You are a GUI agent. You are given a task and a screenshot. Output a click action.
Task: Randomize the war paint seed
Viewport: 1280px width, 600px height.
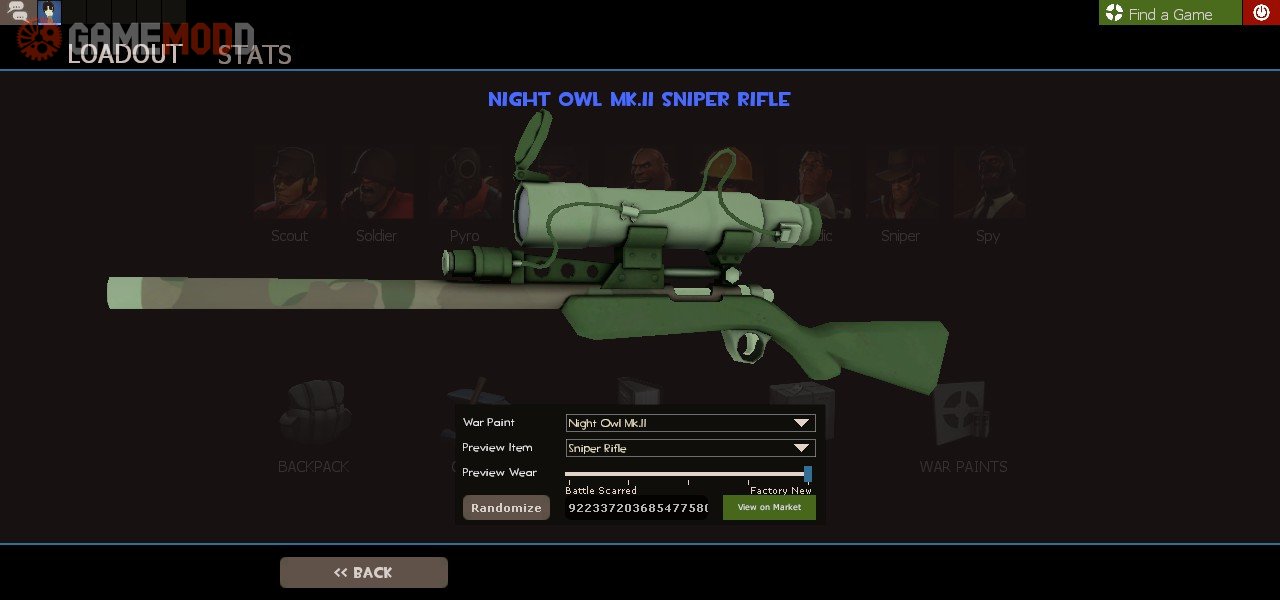pos(506,508)
